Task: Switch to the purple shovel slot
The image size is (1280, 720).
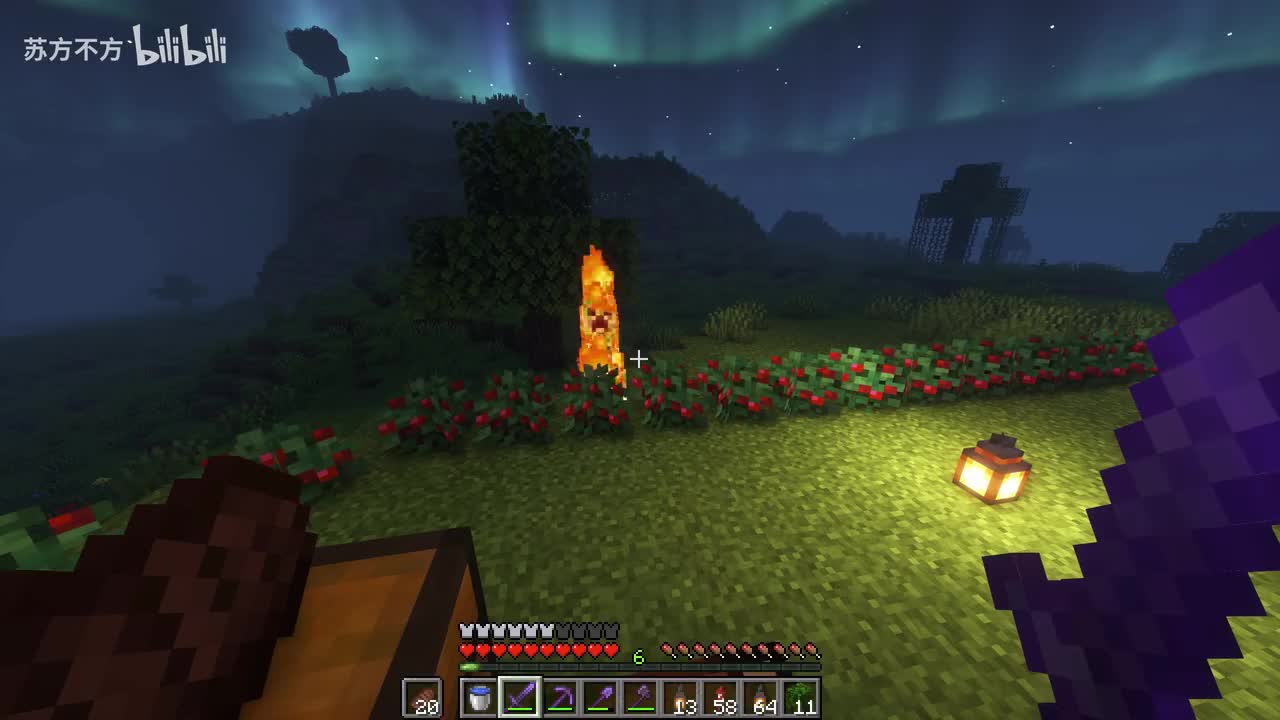Action: (x=600, y=697)
